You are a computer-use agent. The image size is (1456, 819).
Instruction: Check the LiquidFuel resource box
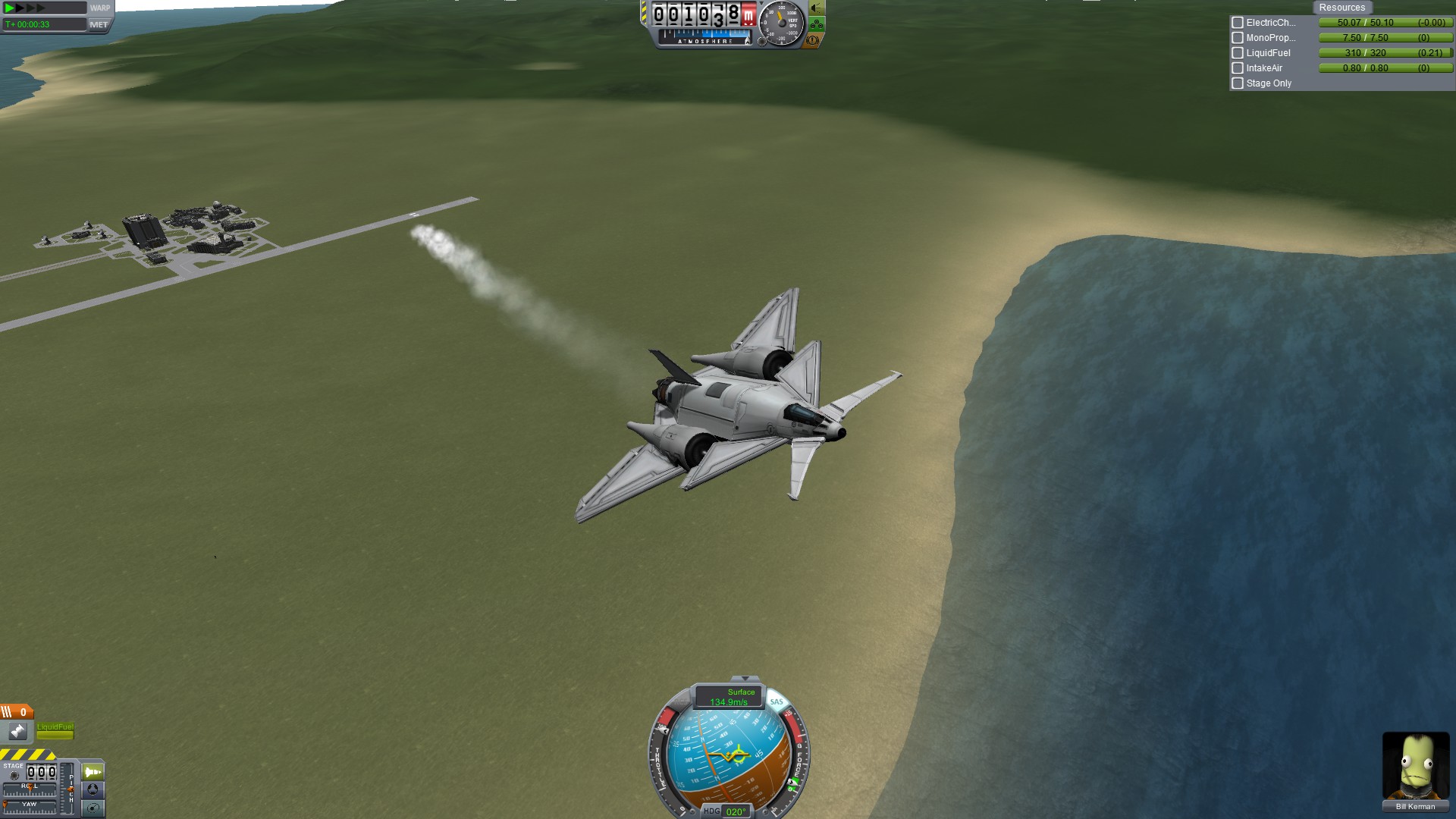[1238, 53]
